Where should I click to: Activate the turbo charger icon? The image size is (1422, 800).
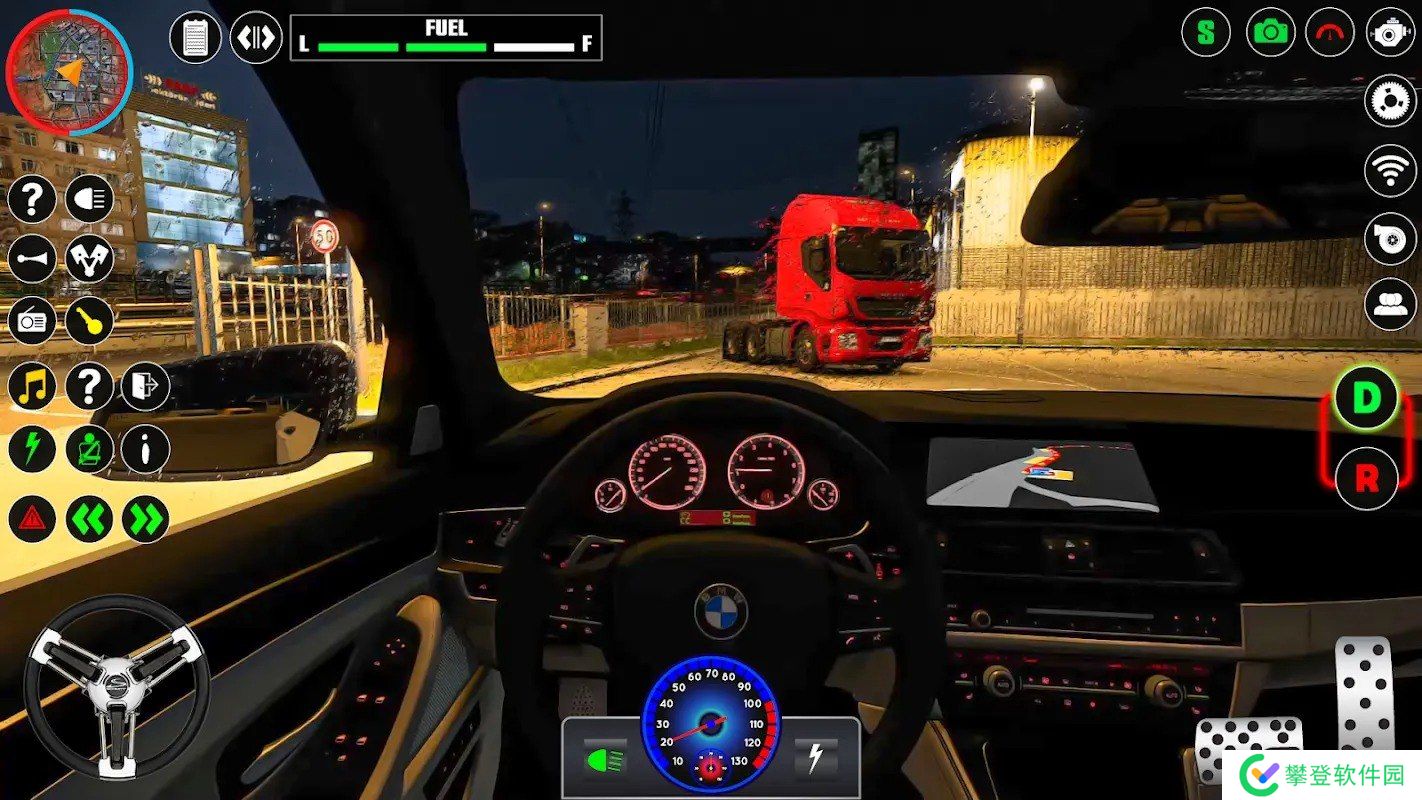tap(1390, 238)
